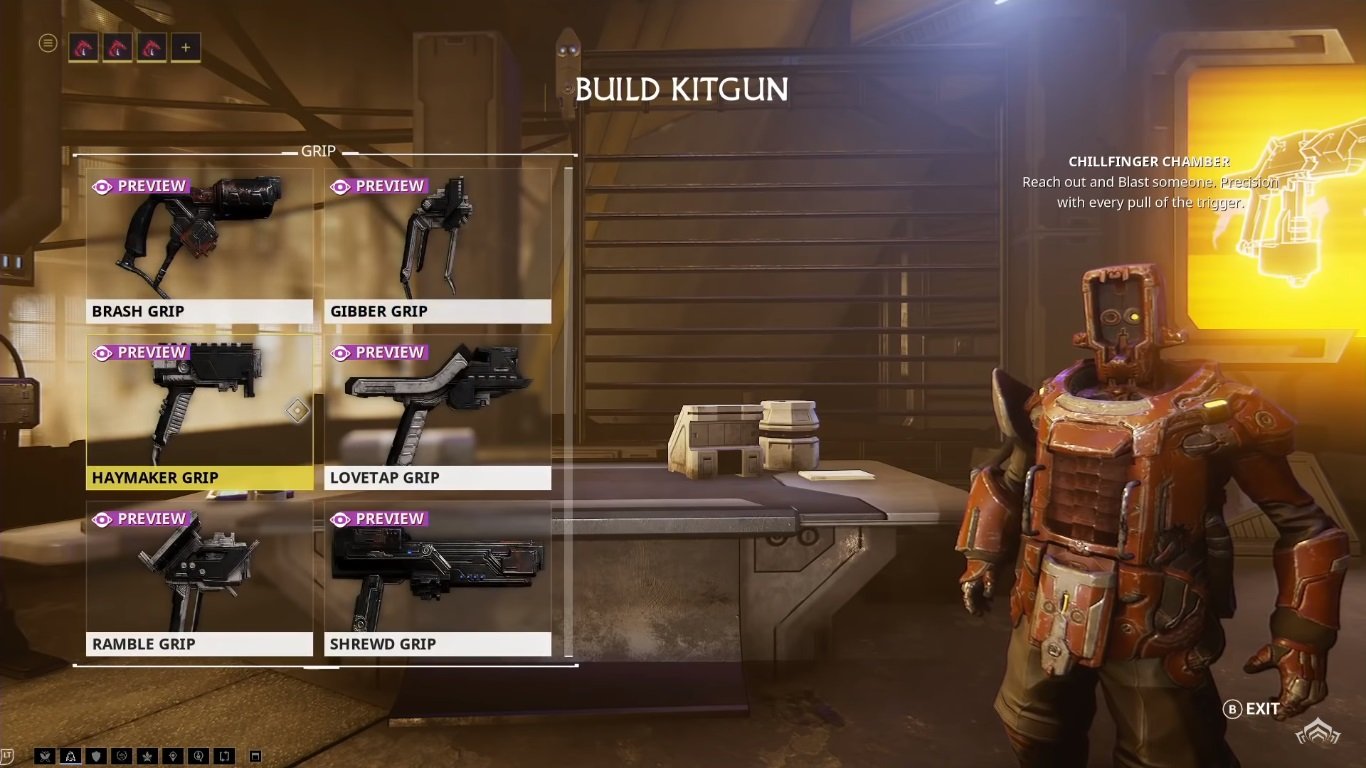Viewport: 1366px width, 768px height.
Task: Exit the Build Kitgun screen
Action: (1252, 709)
